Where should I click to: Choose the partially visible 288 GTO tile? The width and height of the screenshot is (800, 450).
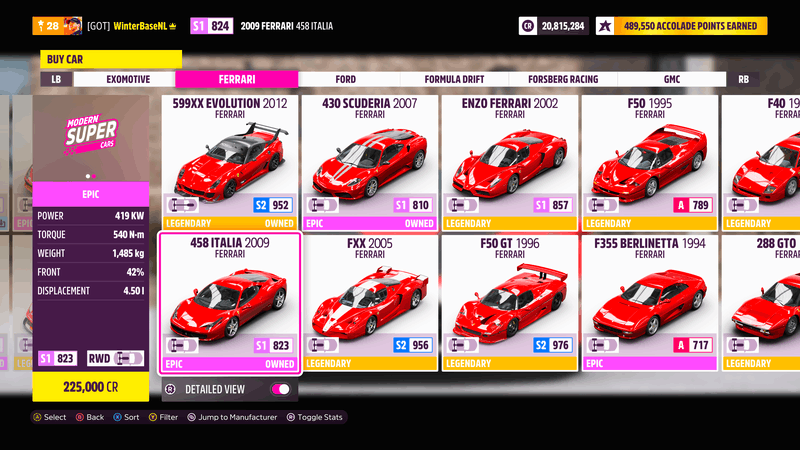[762, 302]
